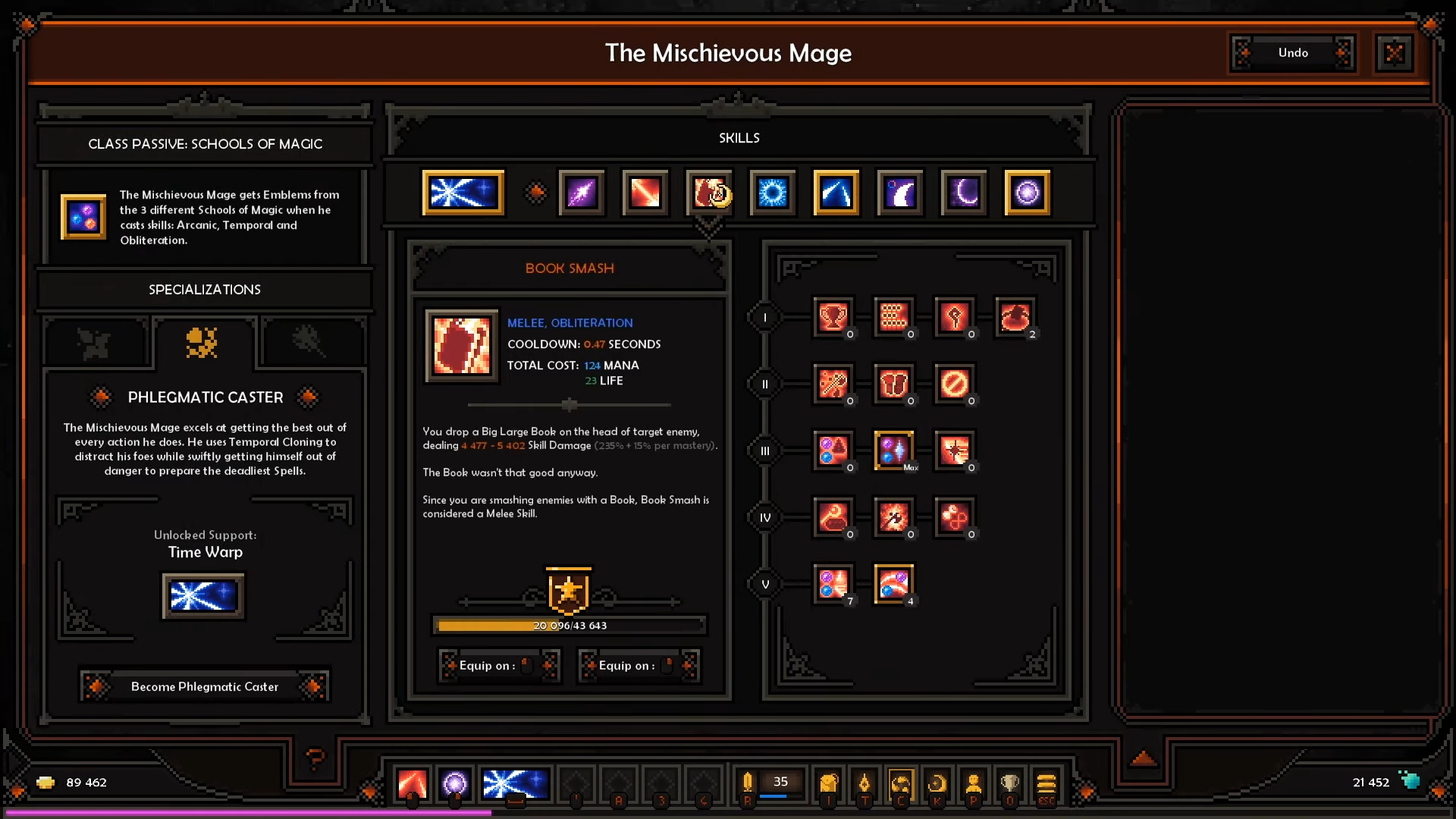Choose the tier II prohibition sign talent
Viewport: 1456px width, 819px height.
tap(954, 384)
